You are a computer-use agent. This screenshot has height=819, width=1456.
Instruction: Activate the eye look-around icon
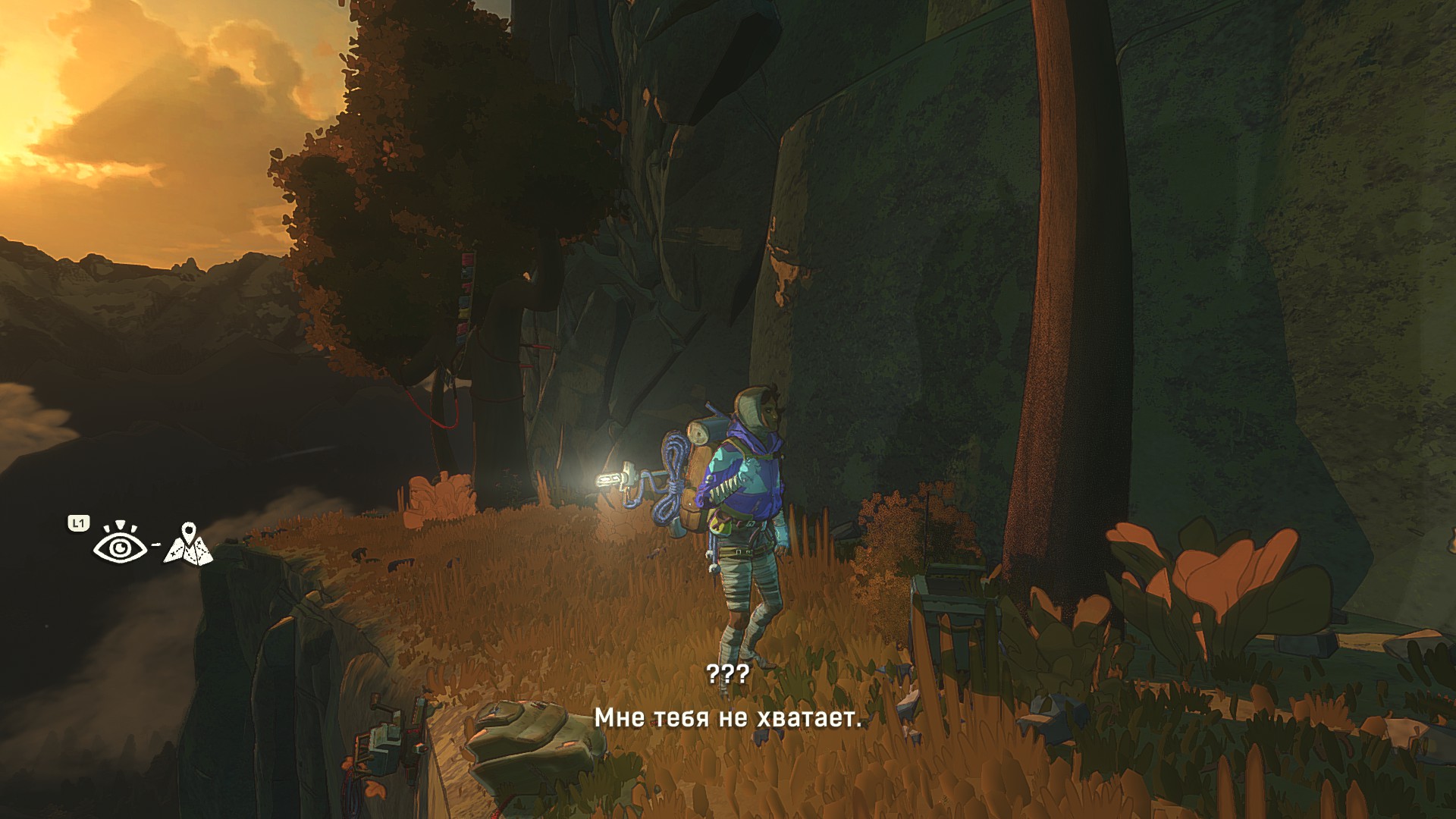[119, 544]
